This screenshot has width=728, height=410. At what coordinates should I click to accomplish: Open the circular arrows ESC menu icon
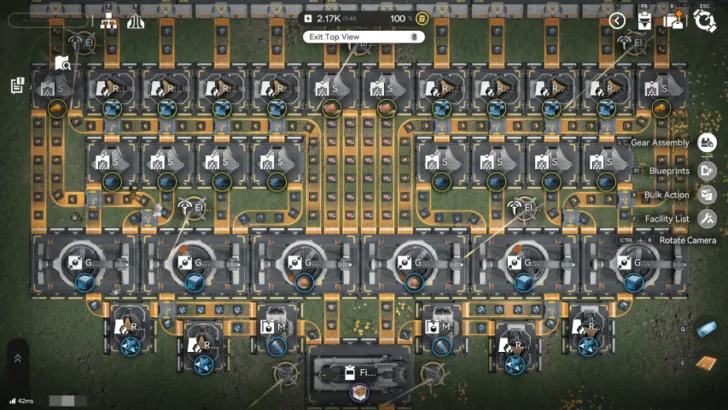[704, 20]
